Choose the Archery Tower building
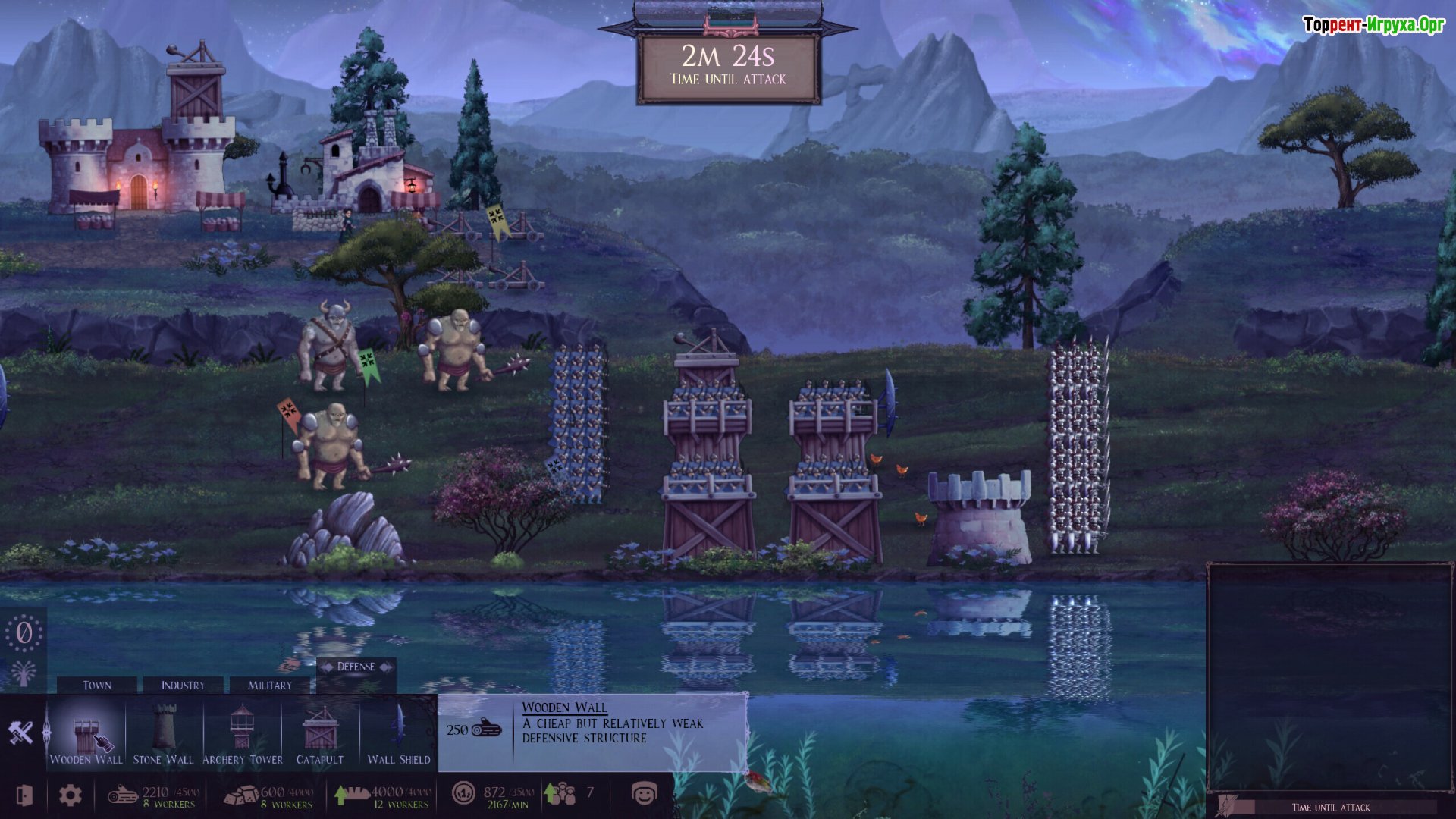This screenshot has height=819, width=1456. pos(242,734)
